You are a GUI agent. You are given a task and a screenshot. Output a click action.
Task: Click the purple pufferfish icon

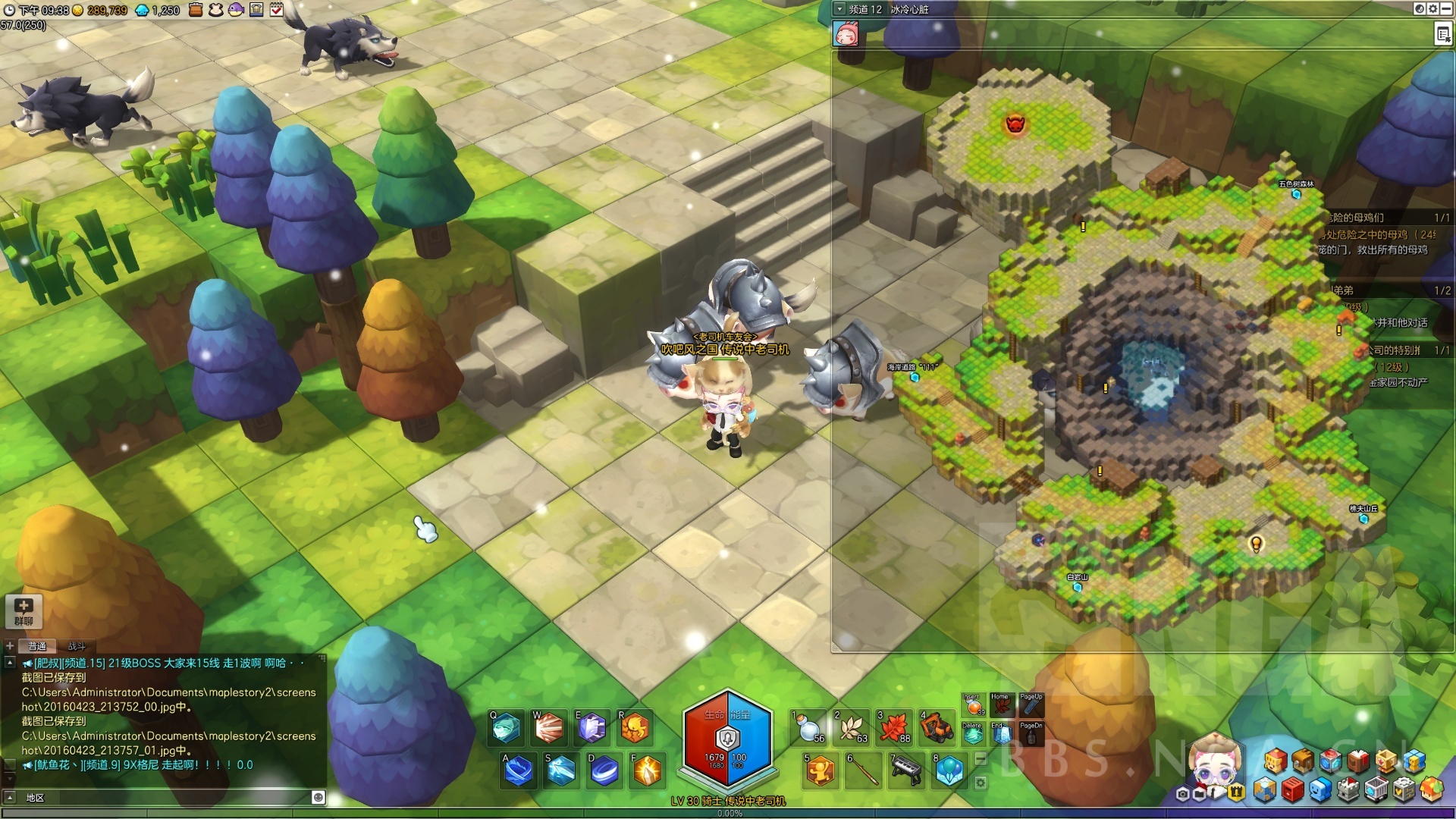[x=236, y=10]
